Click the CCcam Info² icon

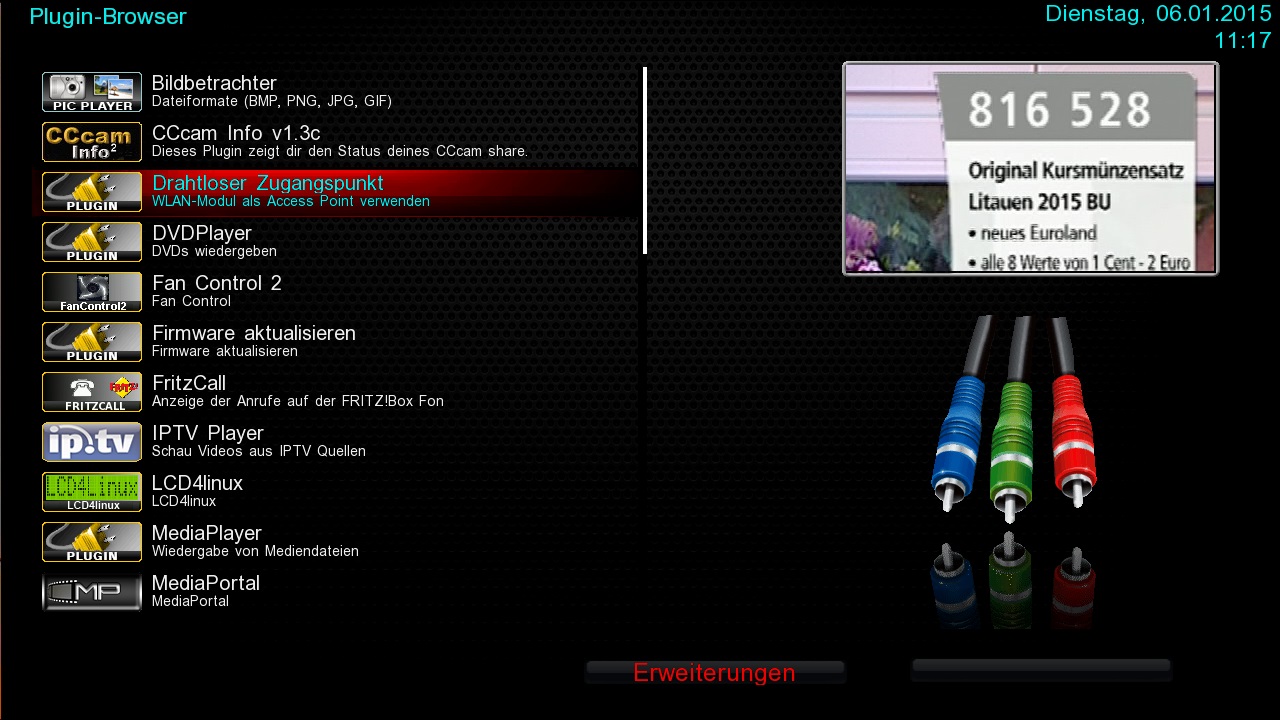(x=92, y=142)
